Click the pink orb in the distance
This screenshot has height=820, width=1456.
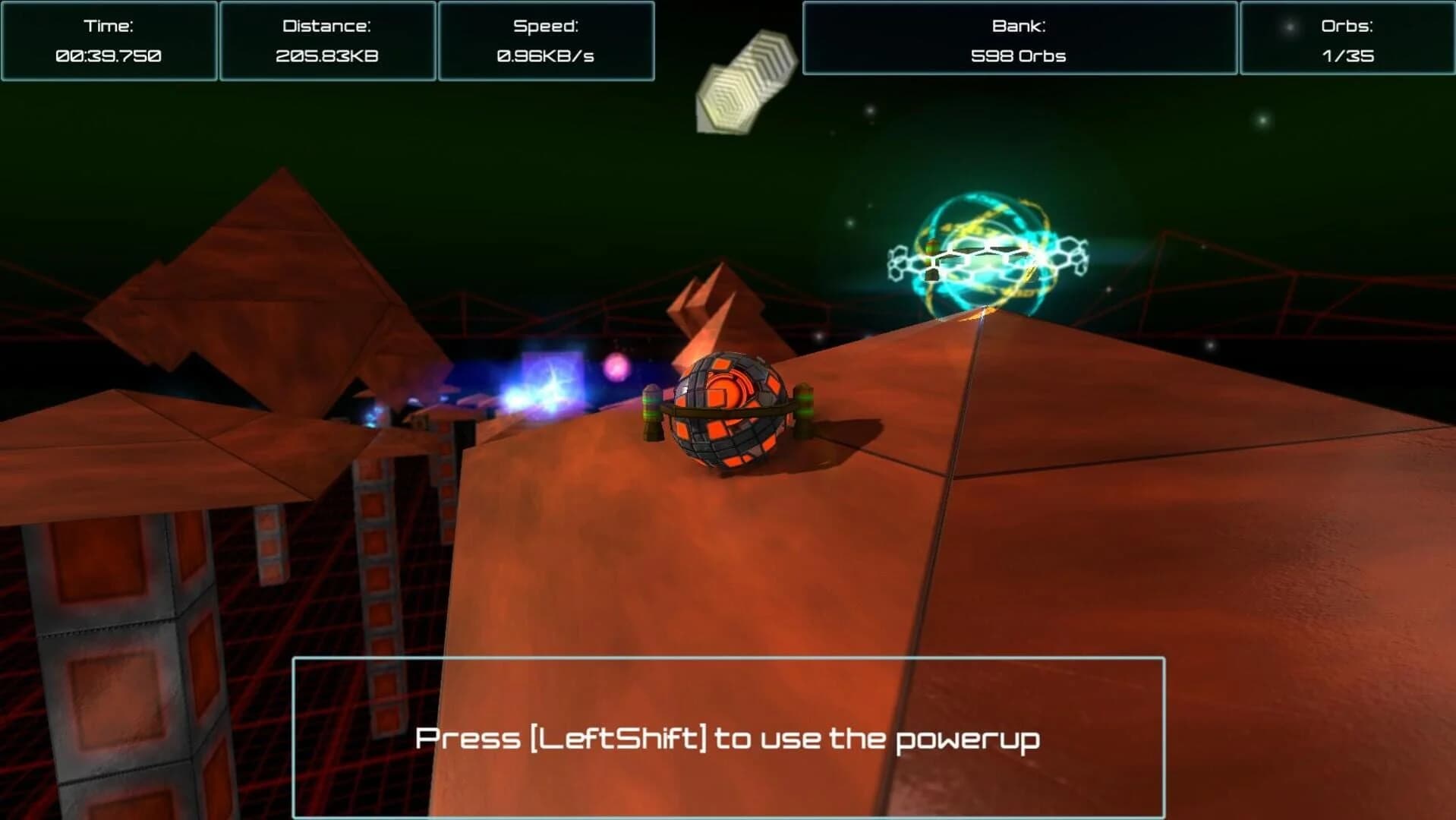[616, 368]
